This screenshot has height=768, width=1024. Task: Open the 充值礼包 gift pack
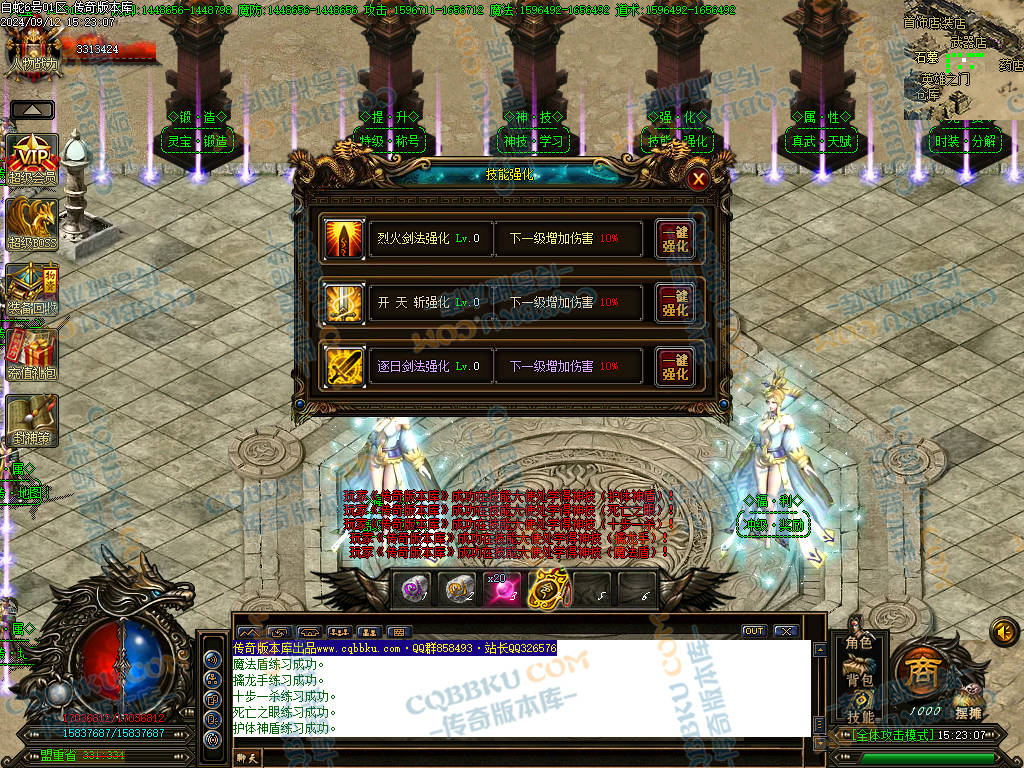coord(32,354)
